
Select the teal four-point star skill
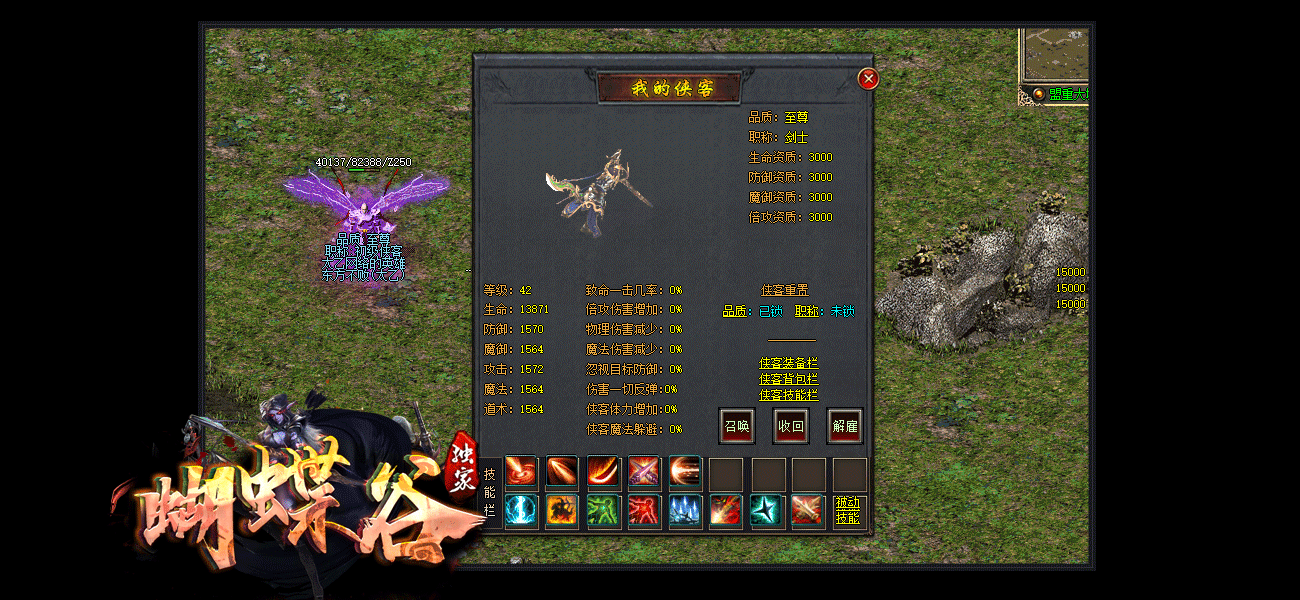pyautogui.click(x=767, y=511)
